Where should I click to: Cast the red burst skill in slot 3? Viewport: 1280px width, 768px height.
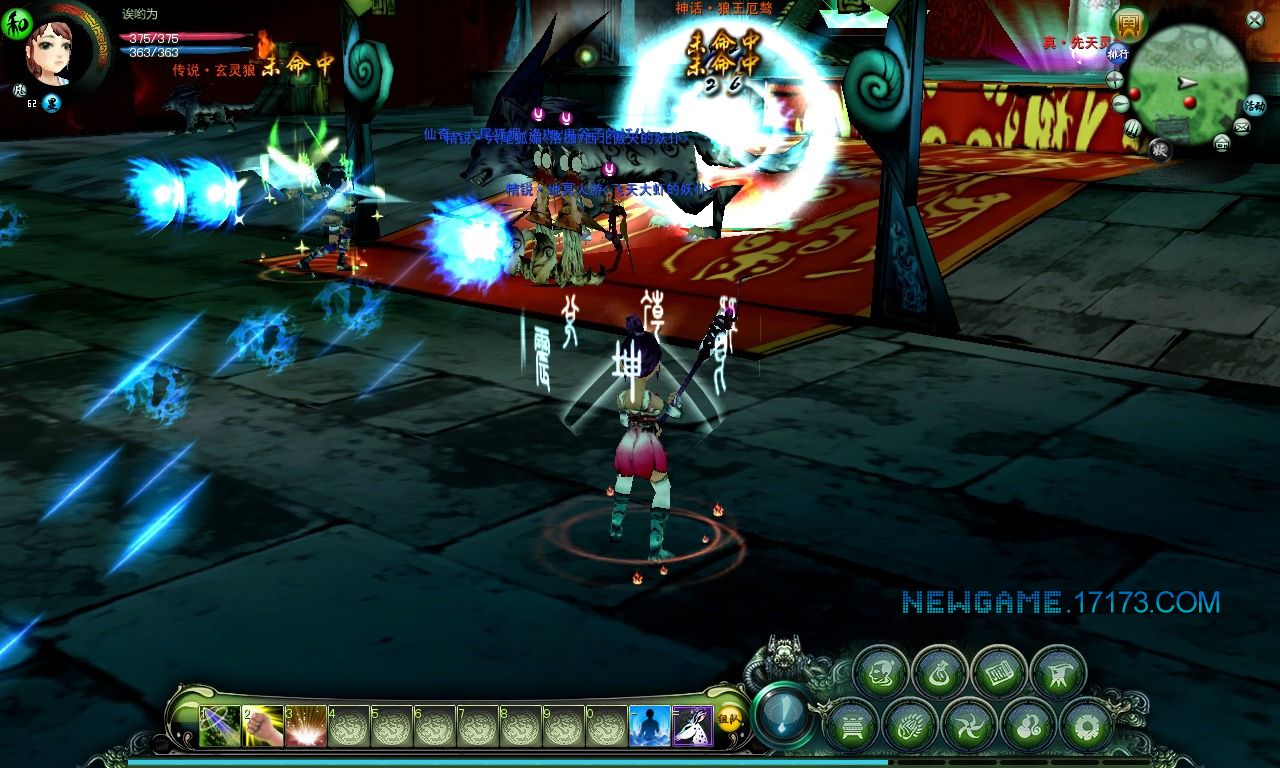click(306, 726)
